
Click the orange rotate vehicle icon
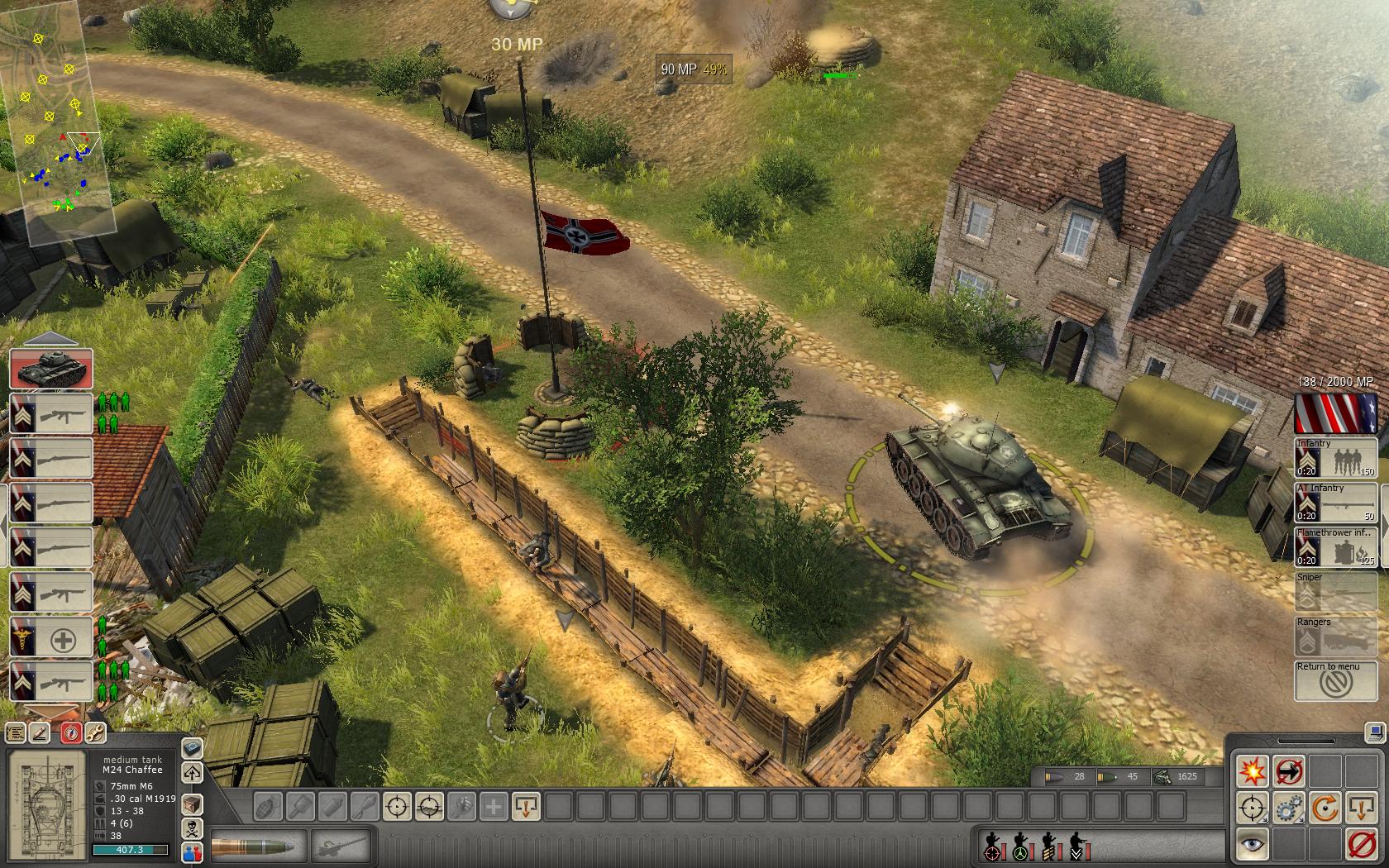[1324, 806]
